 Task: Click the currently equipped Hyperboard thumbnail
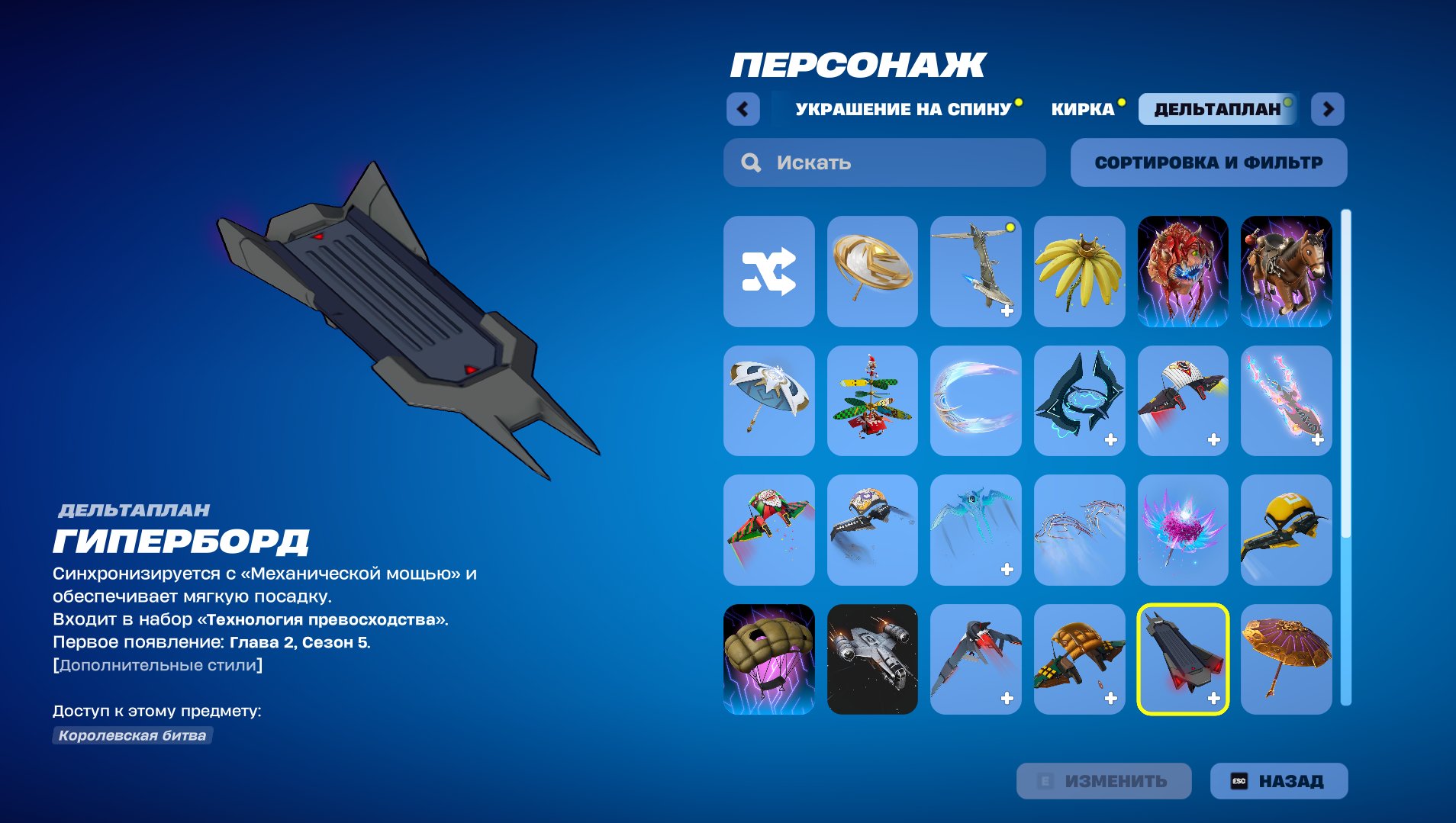point(1182,659)
